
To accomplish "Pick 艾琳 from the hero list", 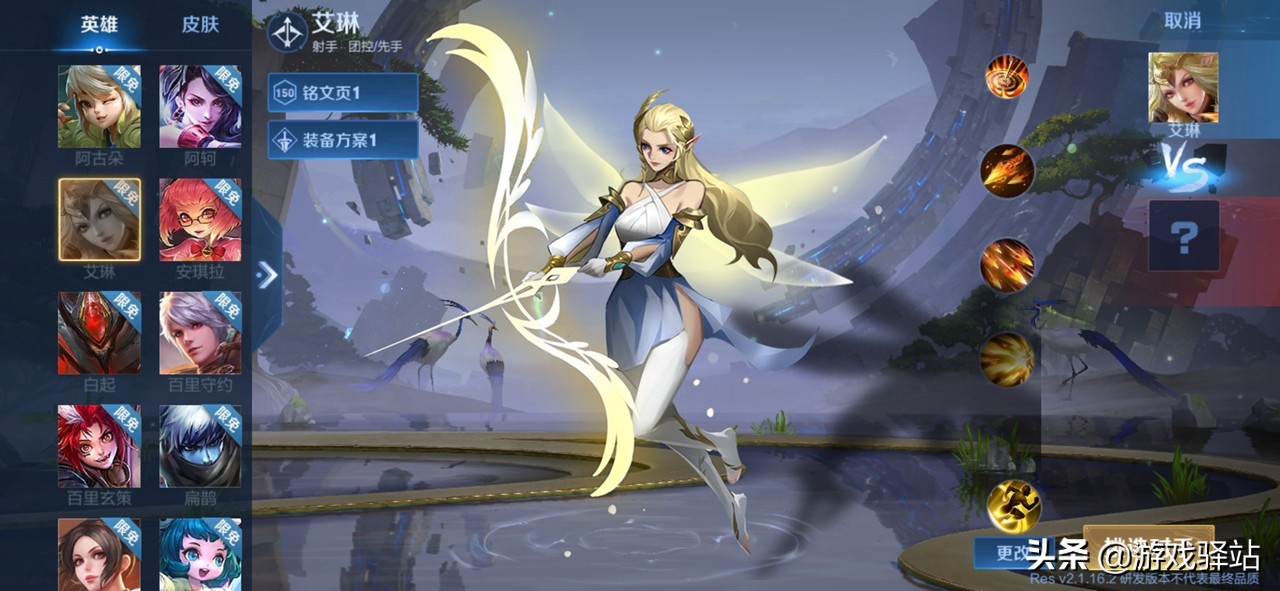I will [x=99, y=220].
